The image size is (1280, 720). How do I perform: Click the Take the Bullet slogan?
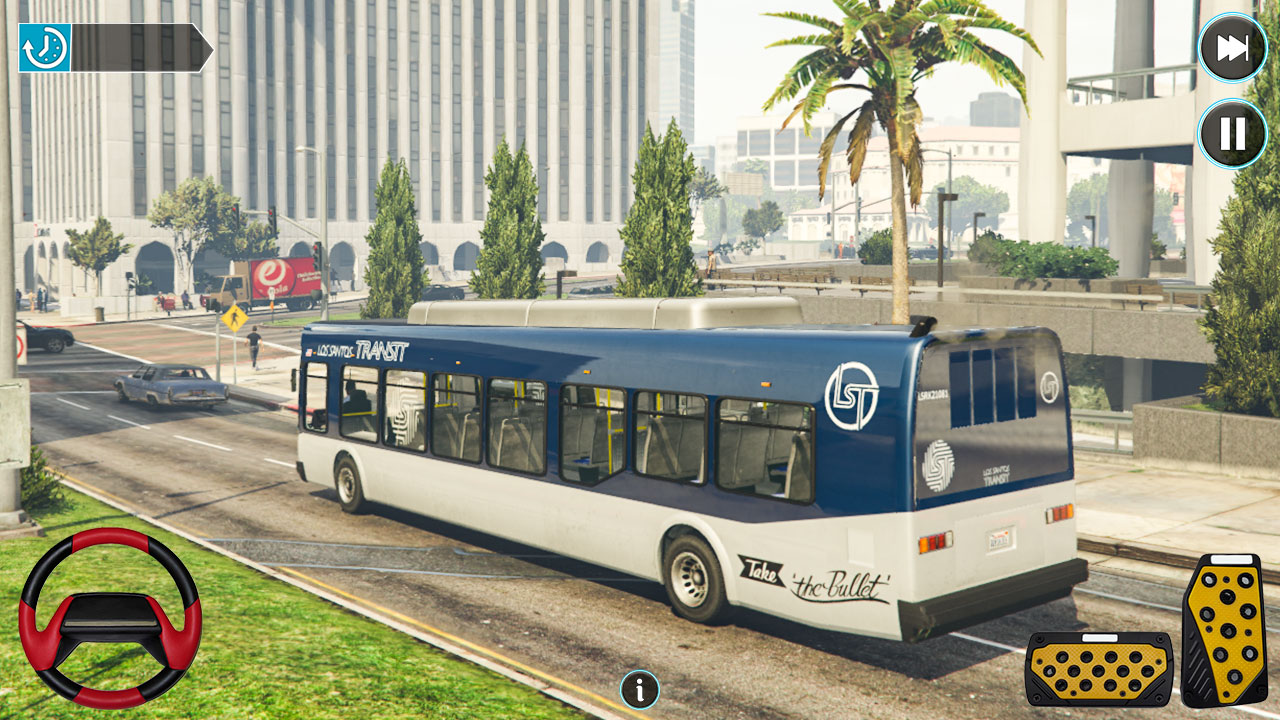click(x=815, y=580)
